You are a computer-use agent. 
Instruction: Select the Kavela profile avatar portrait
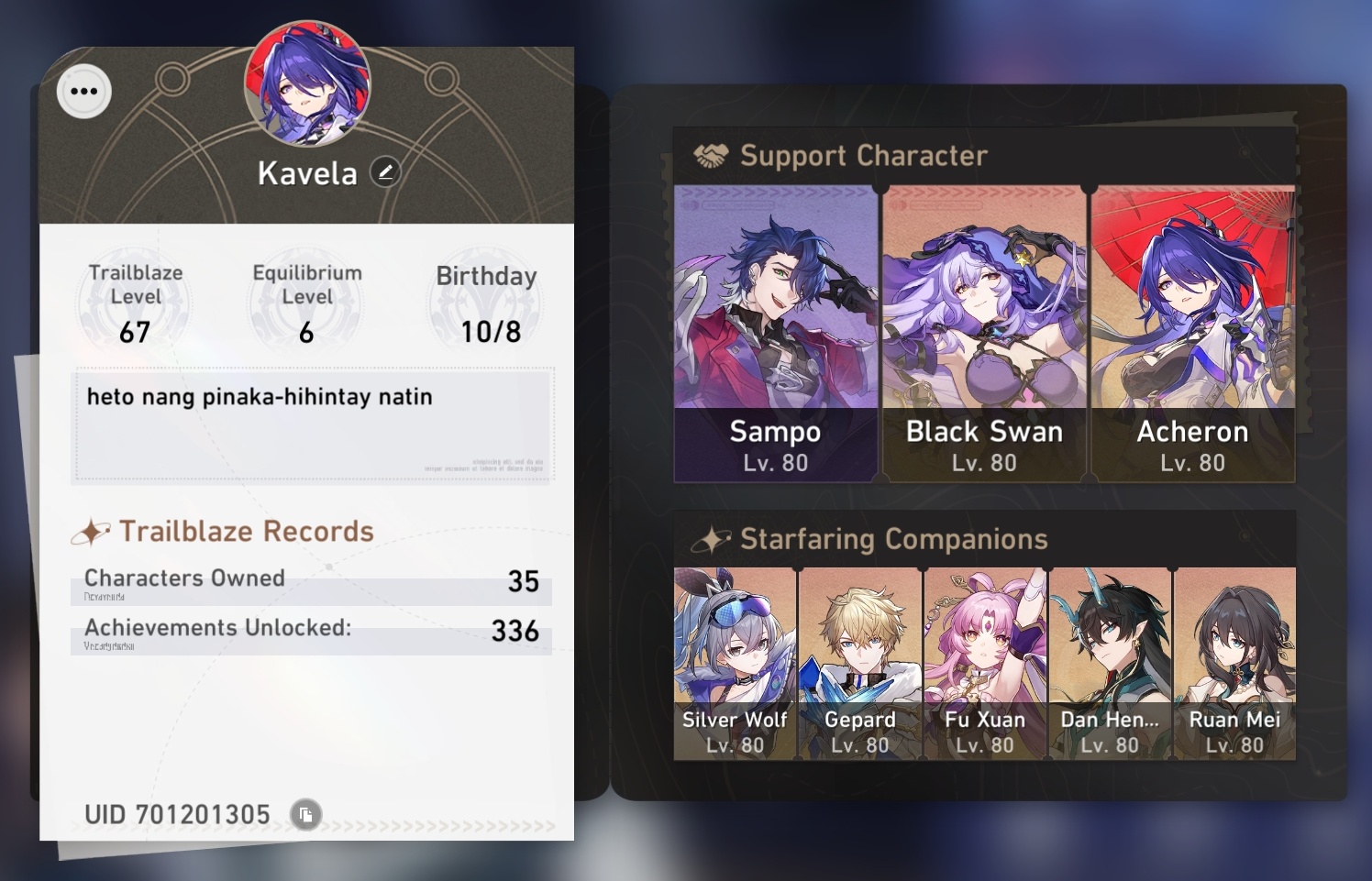pyautogui.click(x=306, y=84)
